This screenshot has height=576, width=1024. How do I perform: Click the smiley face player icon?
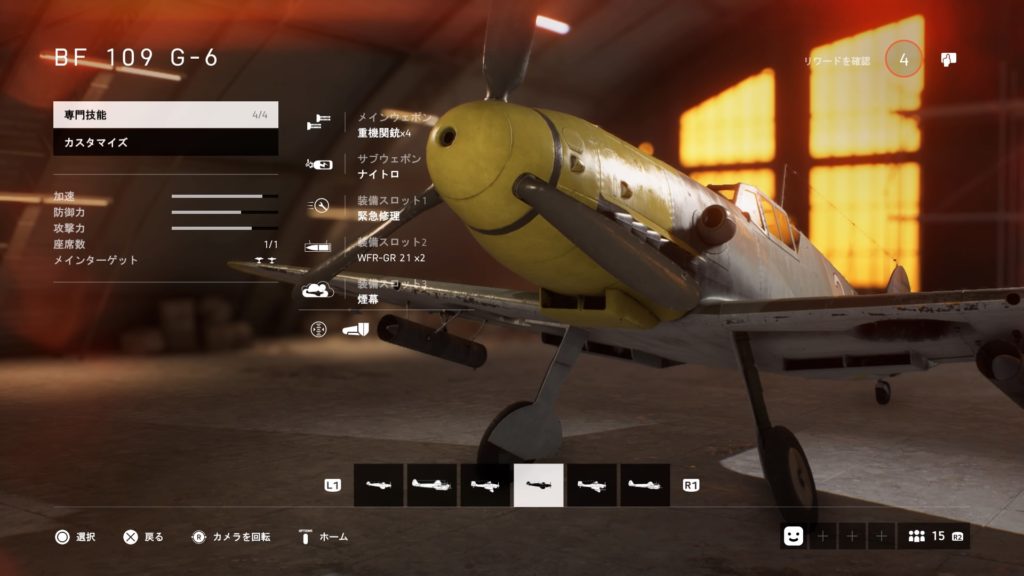point(793,537)
